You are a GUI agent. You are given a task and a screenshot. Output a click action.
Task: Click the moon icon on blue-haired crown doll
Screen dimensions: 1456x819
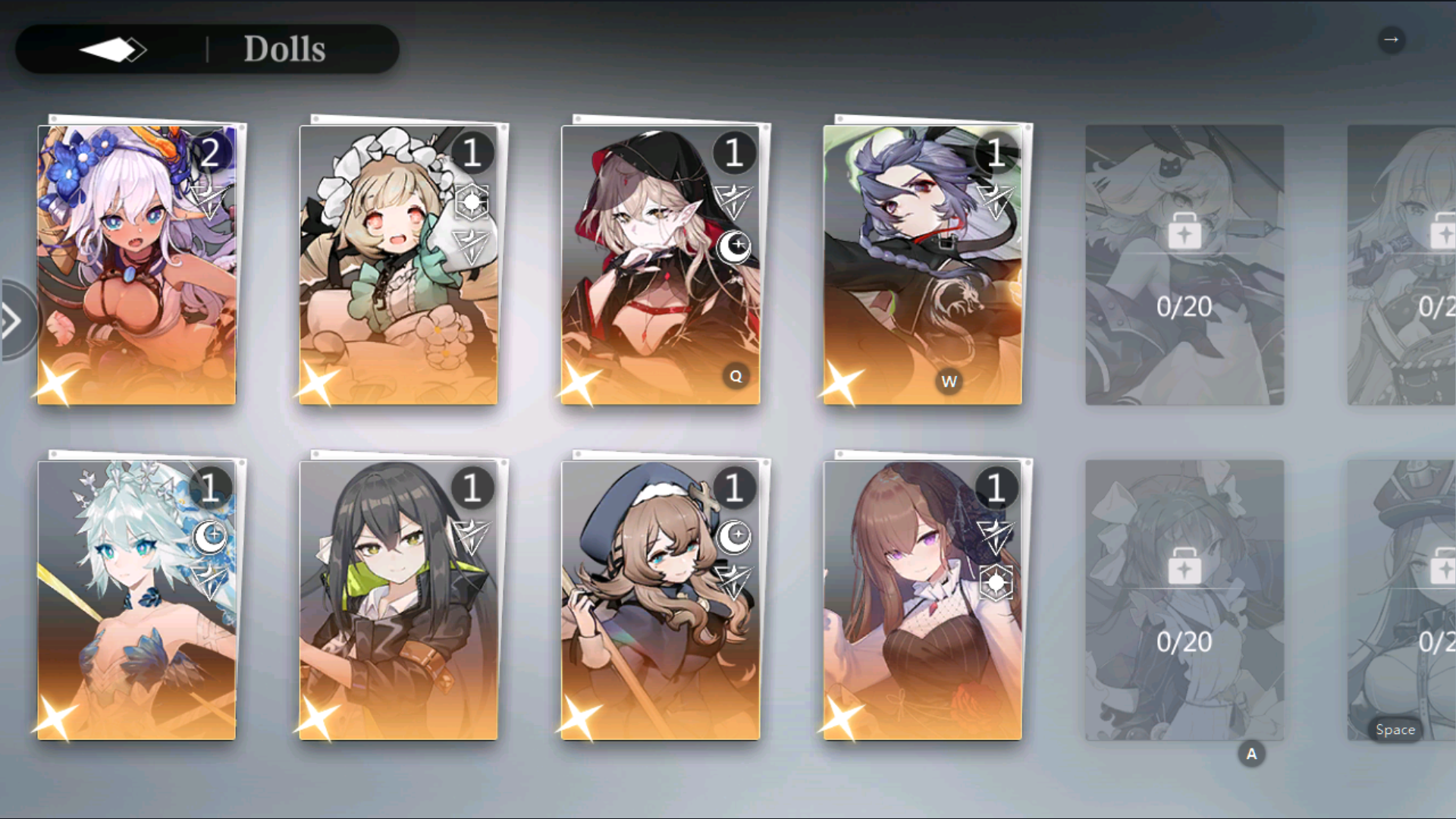pyautogui.click(x=211, y=535)
